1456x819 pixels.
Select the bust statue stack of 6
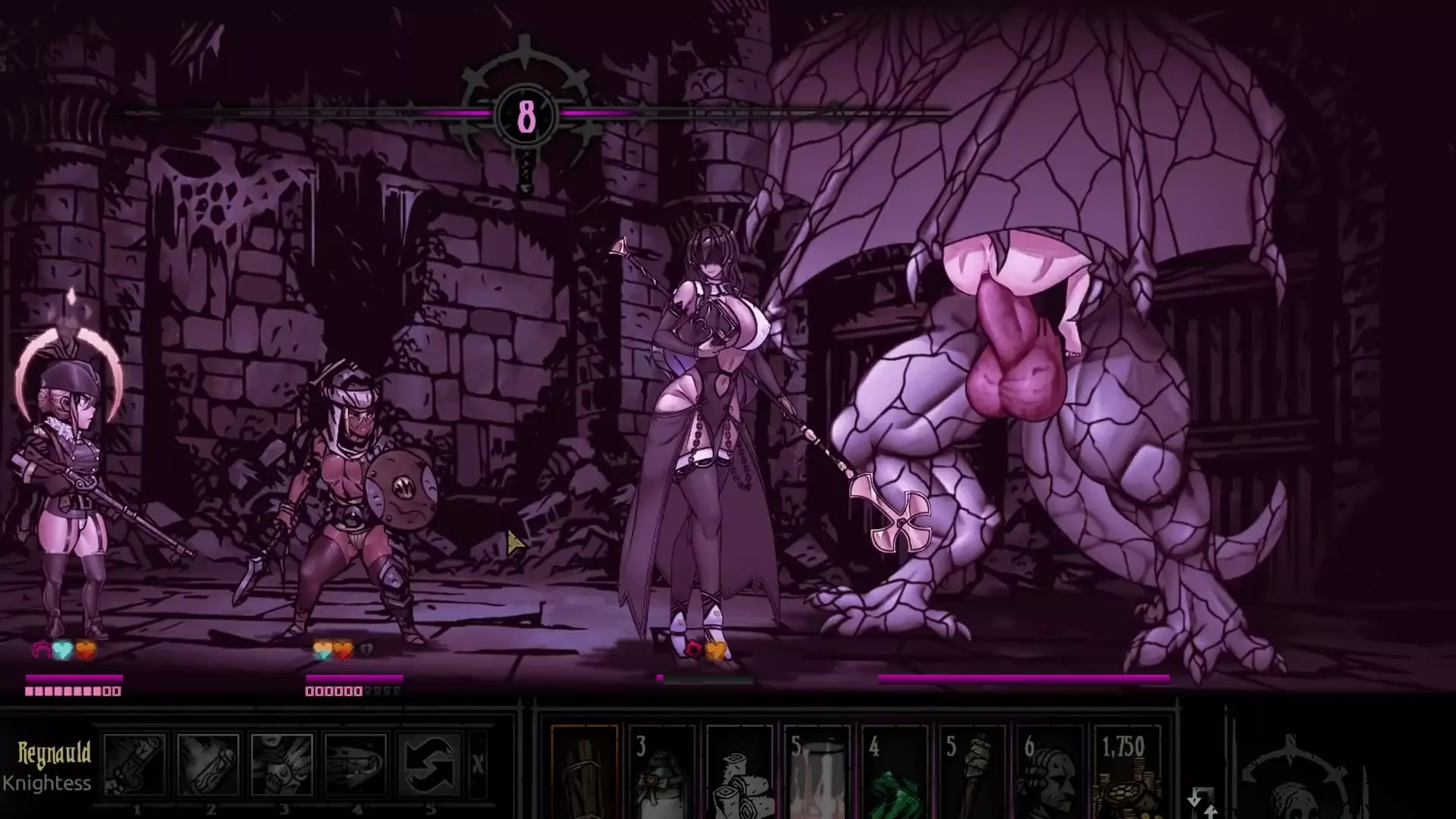1050,773
